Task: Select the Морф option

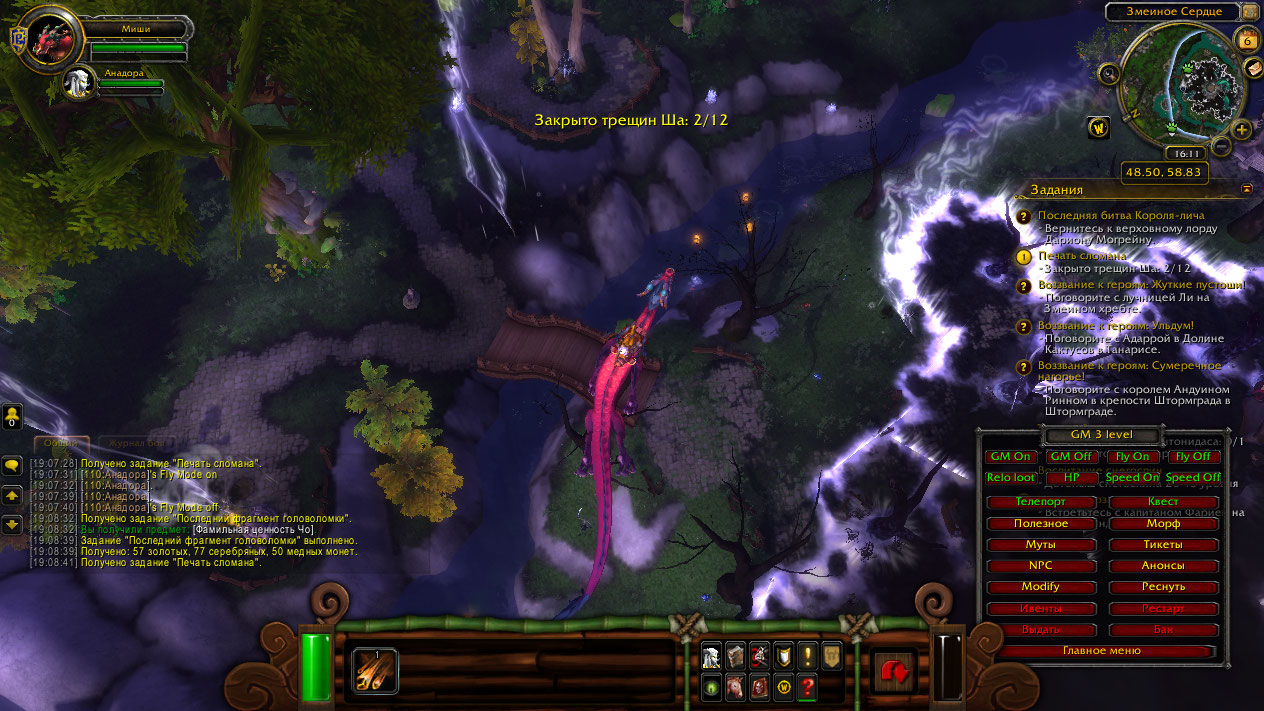Action: coord(1163,523)
